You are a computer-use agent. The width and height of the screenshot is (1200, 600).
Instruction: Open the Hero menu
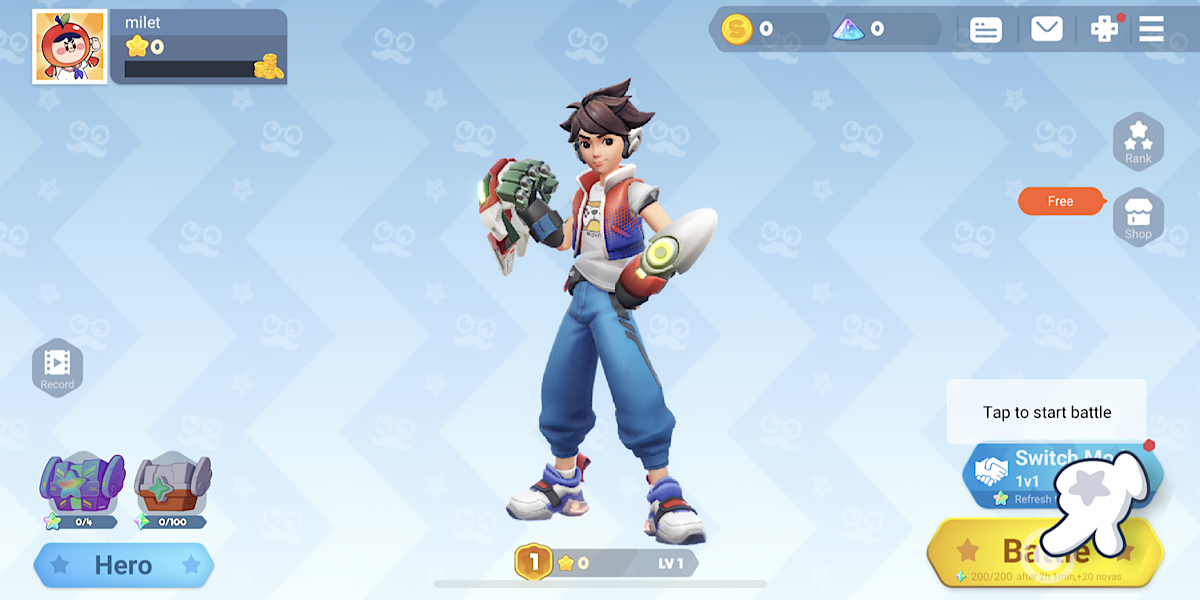pyautogui.click(x=123, y=565)
